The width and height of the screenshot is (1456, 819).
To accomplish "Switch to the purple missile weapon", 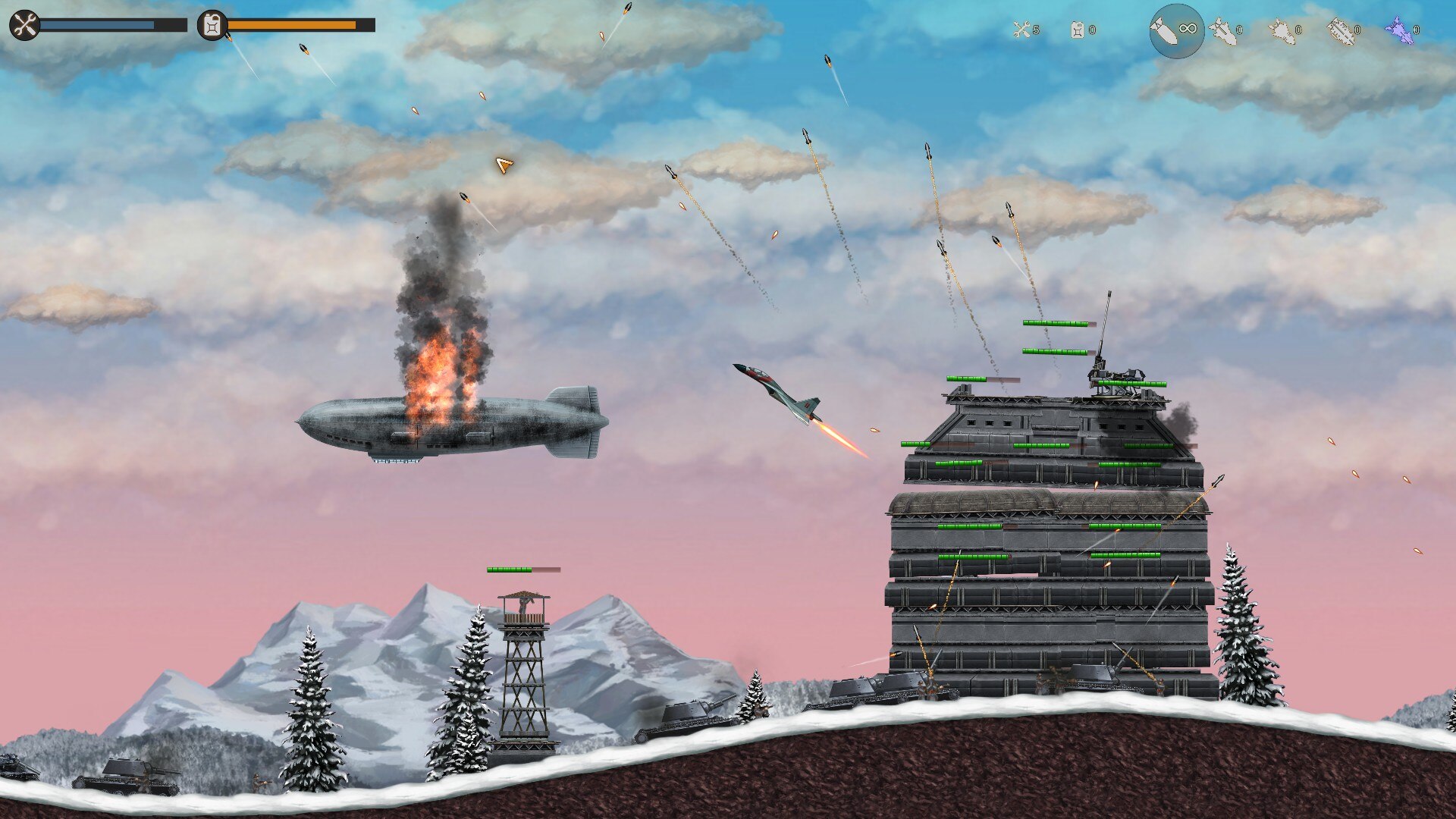I will pos(1400,30).
